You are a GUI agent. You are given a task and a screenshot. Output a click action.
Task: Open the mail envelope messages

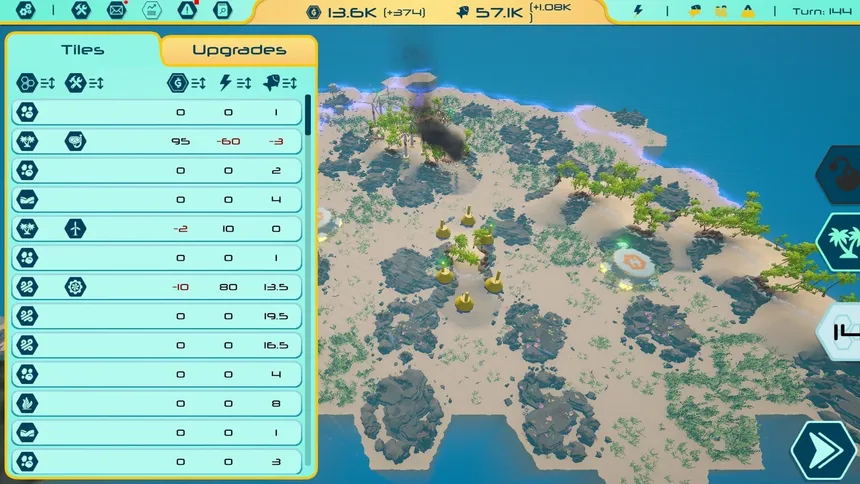click(x=116, y=10)
